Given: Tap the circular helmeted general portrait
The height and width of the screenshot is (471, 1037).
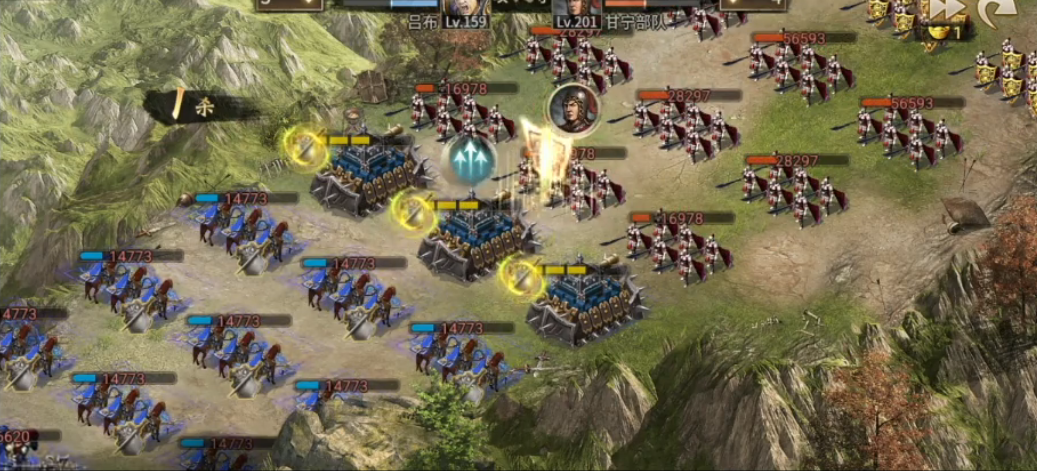Looking at the screenshot, I should click(573, 107).
